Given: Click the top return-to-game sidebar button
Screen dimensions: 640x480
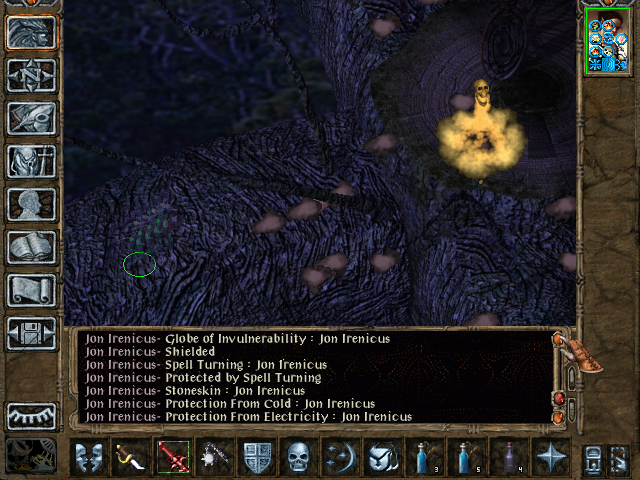Looking at the screenshot, I should tap(30, 33).
